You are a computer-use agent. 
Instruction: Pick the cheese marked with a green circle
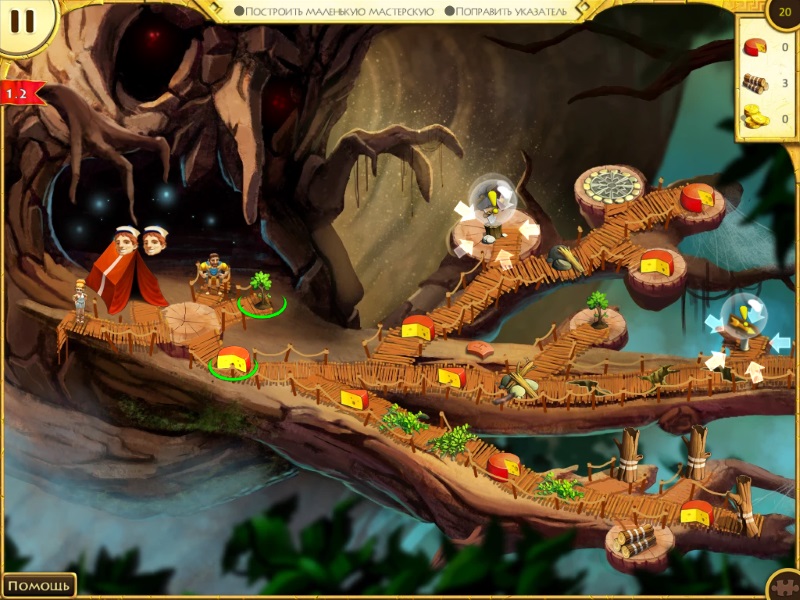(233, 361)
